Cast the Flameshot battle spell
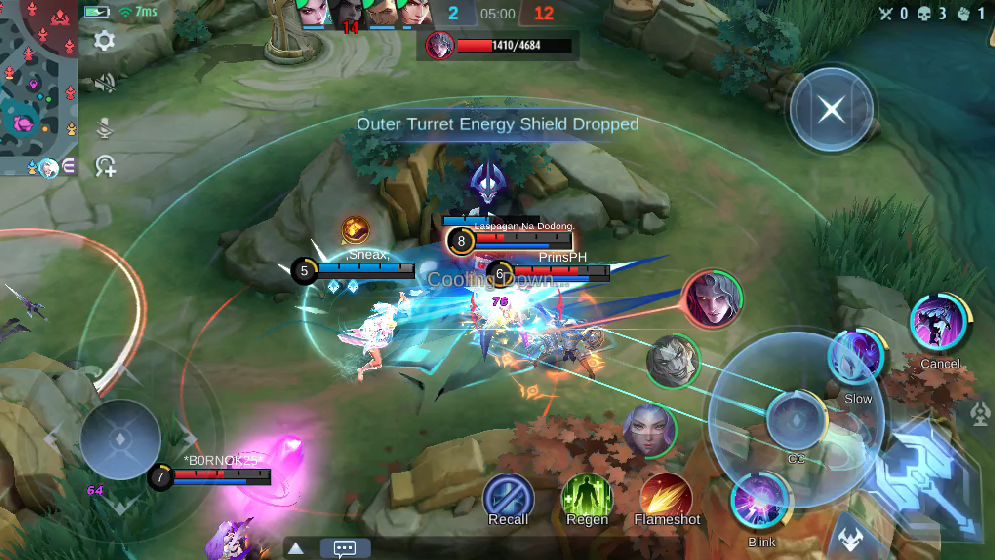Image resolution: width=995 pixels, height=560 pixels. coord(667,495)
